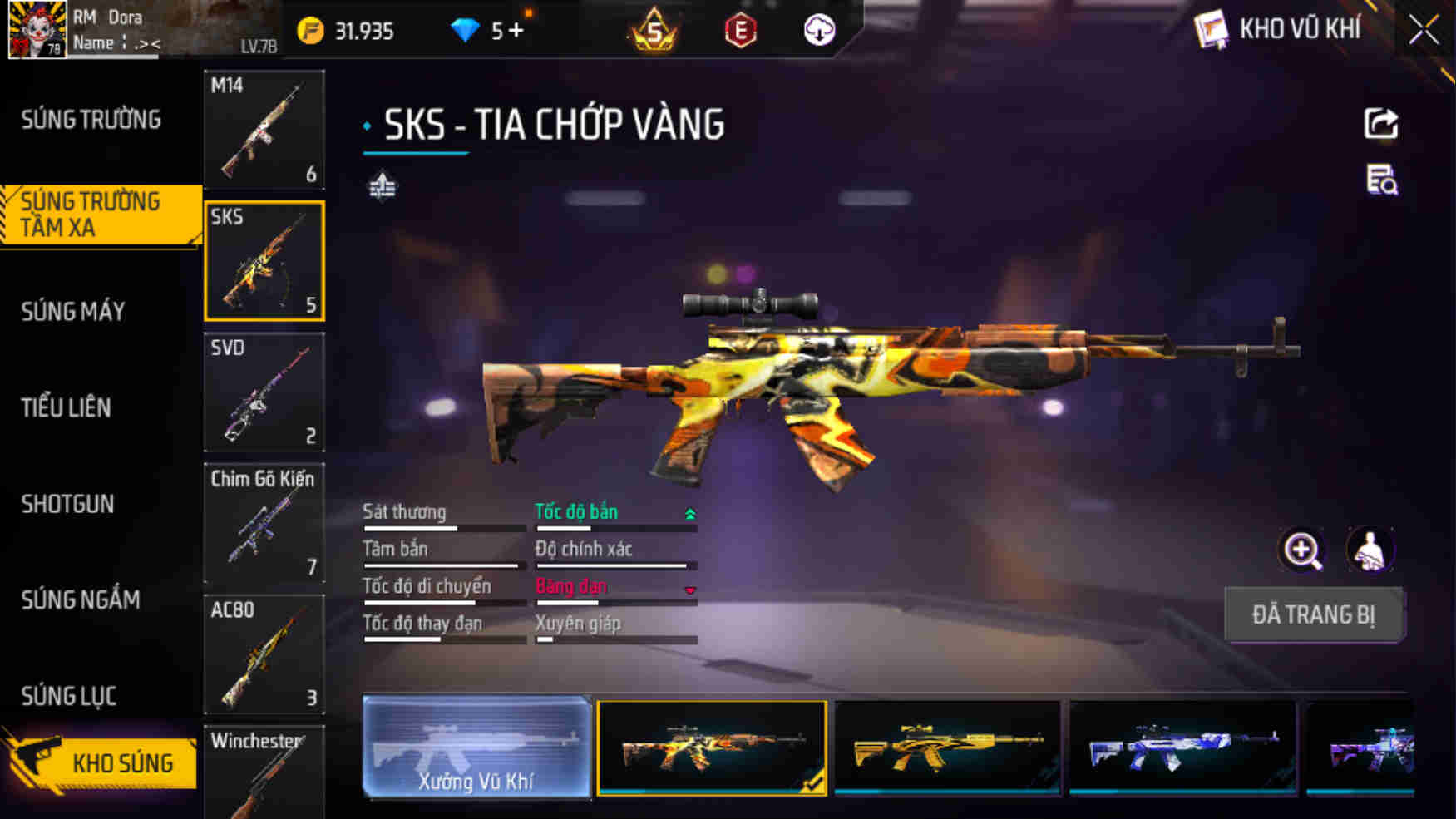Image resolution: width=1456 pixels, height=819 pixels.
Task: Switch to the SÚNG MÁY category
Action: [73, 311]
